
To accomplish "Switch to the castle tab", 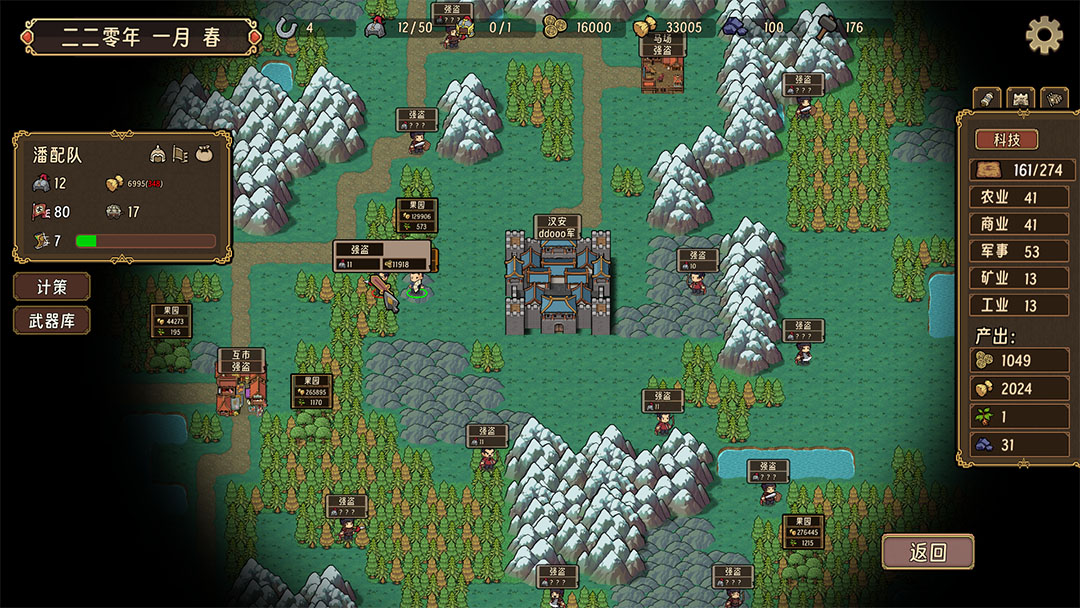I will coord(1020,98).
